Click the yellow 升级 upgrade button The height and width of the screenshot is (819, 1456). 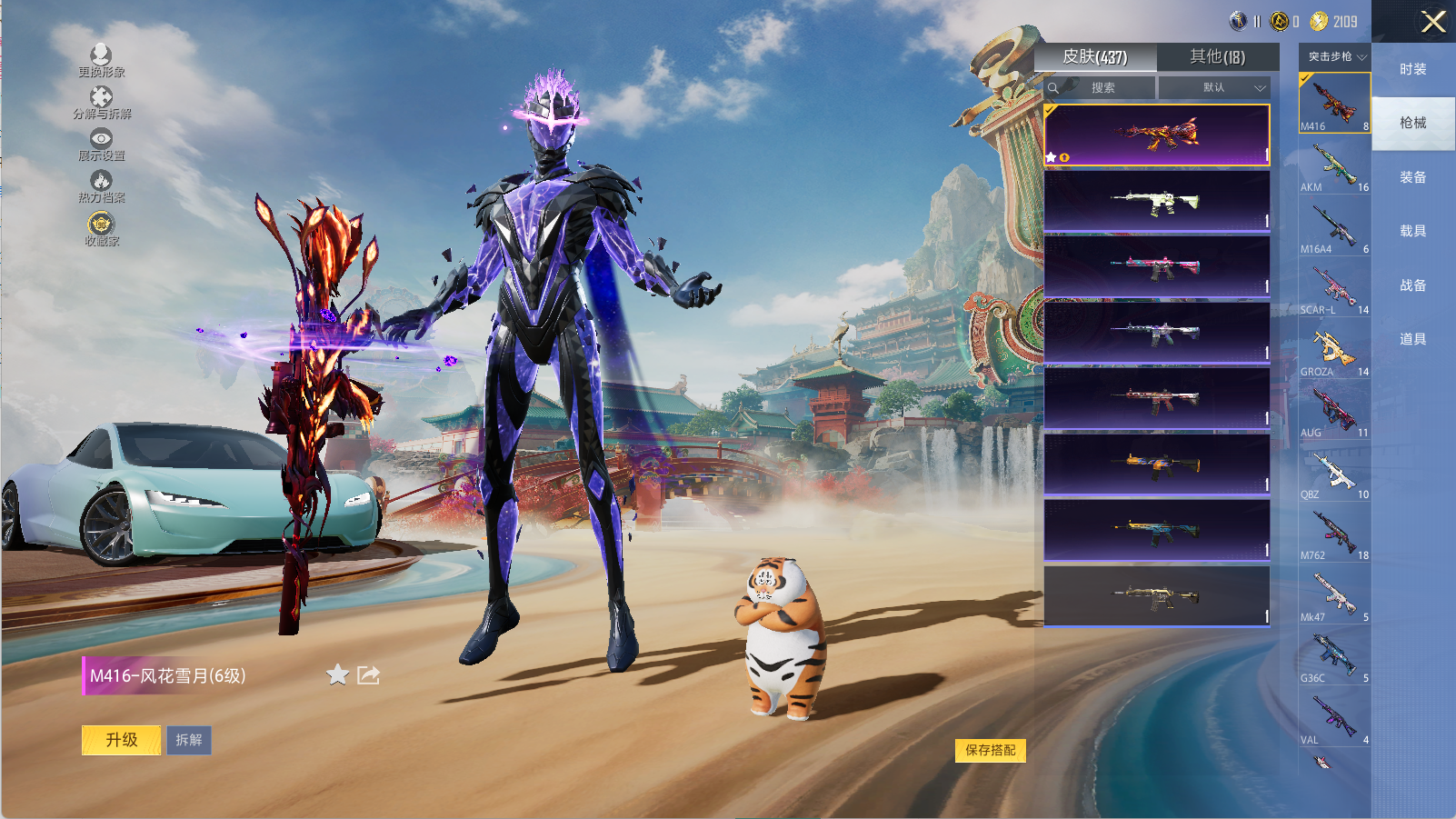click(x=122, y=740)
